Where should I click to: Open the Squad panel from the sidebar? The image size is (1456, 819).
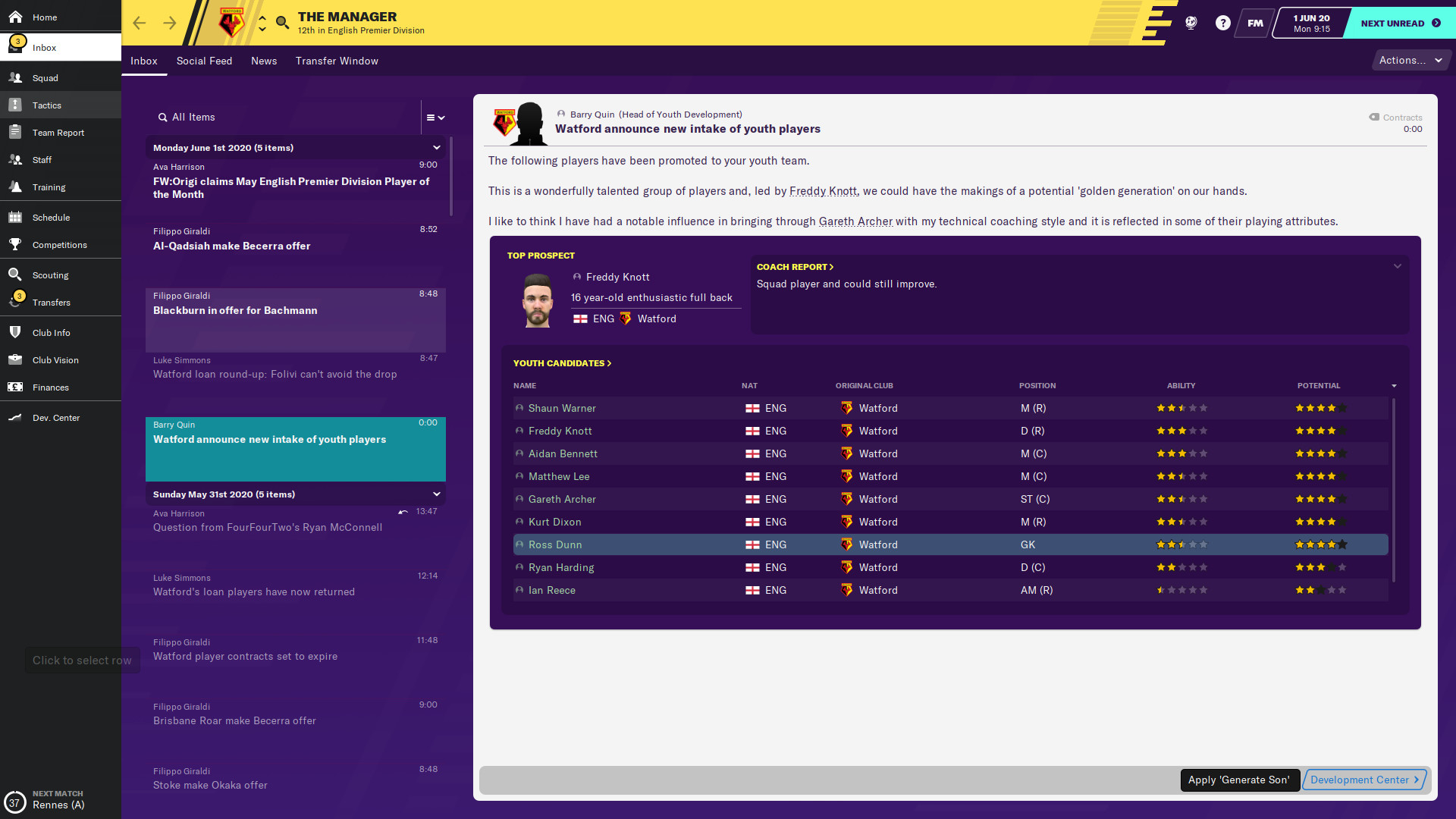tap(45, 78)
